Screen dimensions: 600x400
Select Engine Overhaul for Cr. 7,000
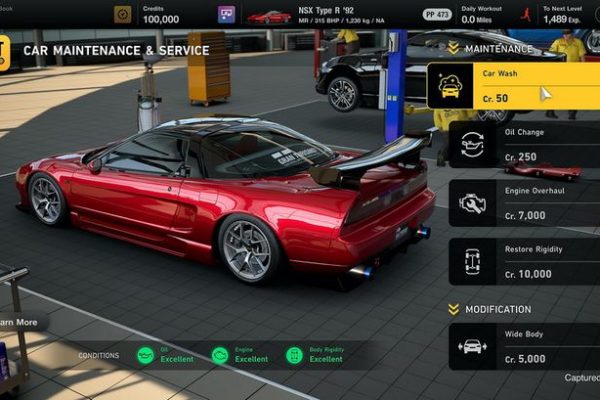[x=523, y=203]
